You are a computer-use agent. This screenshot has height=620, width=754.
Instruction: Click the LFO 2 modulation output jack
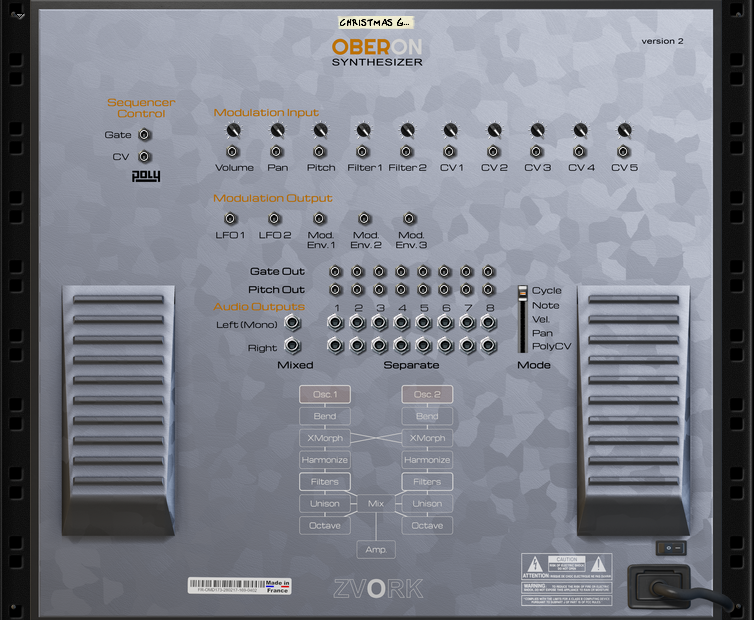click(274, 218)
